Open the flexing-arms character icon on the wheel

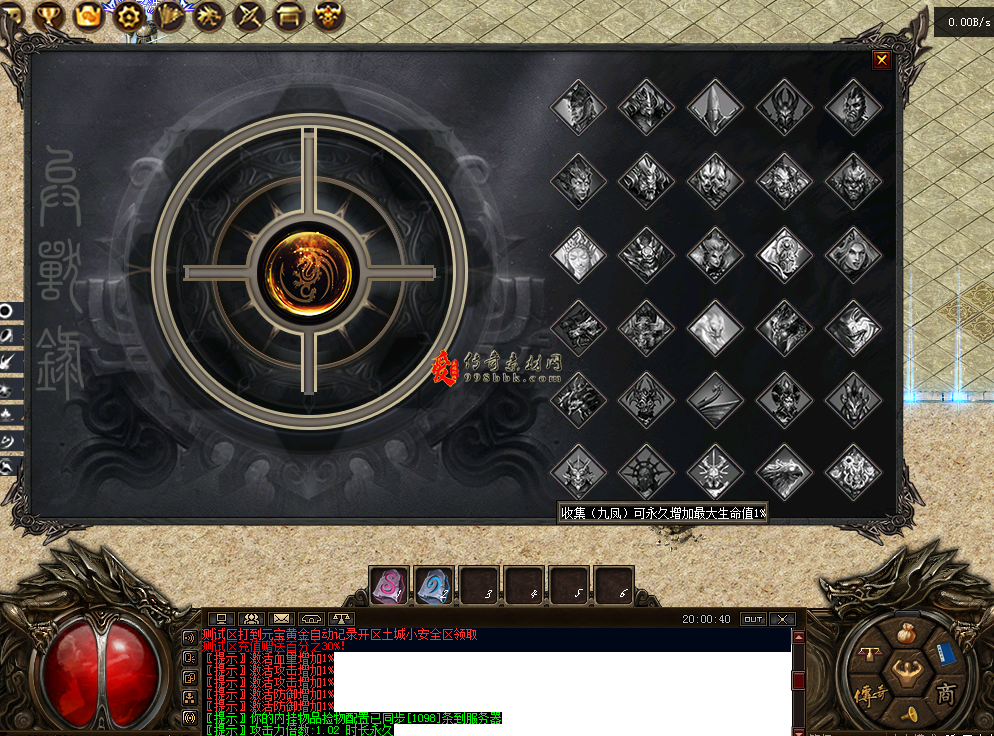pyautogui.click(x=907, y=672)
